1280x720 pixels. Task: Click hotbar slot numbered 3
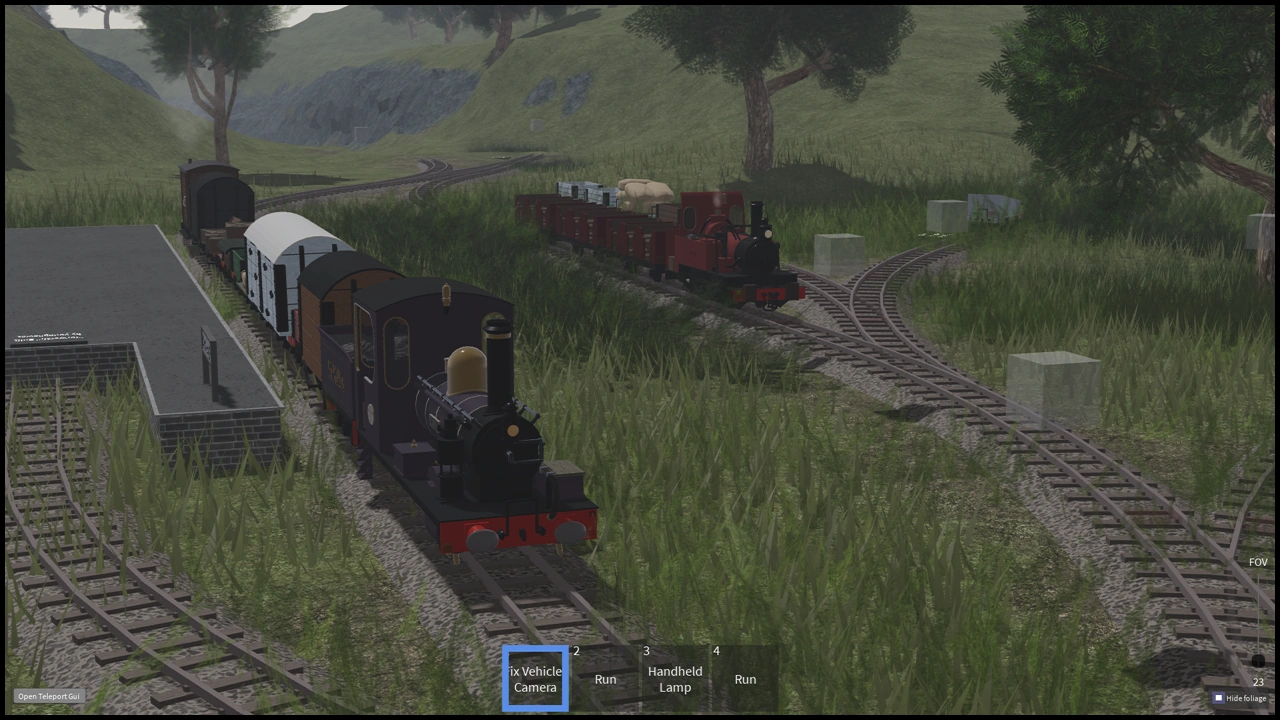[646, 651]
